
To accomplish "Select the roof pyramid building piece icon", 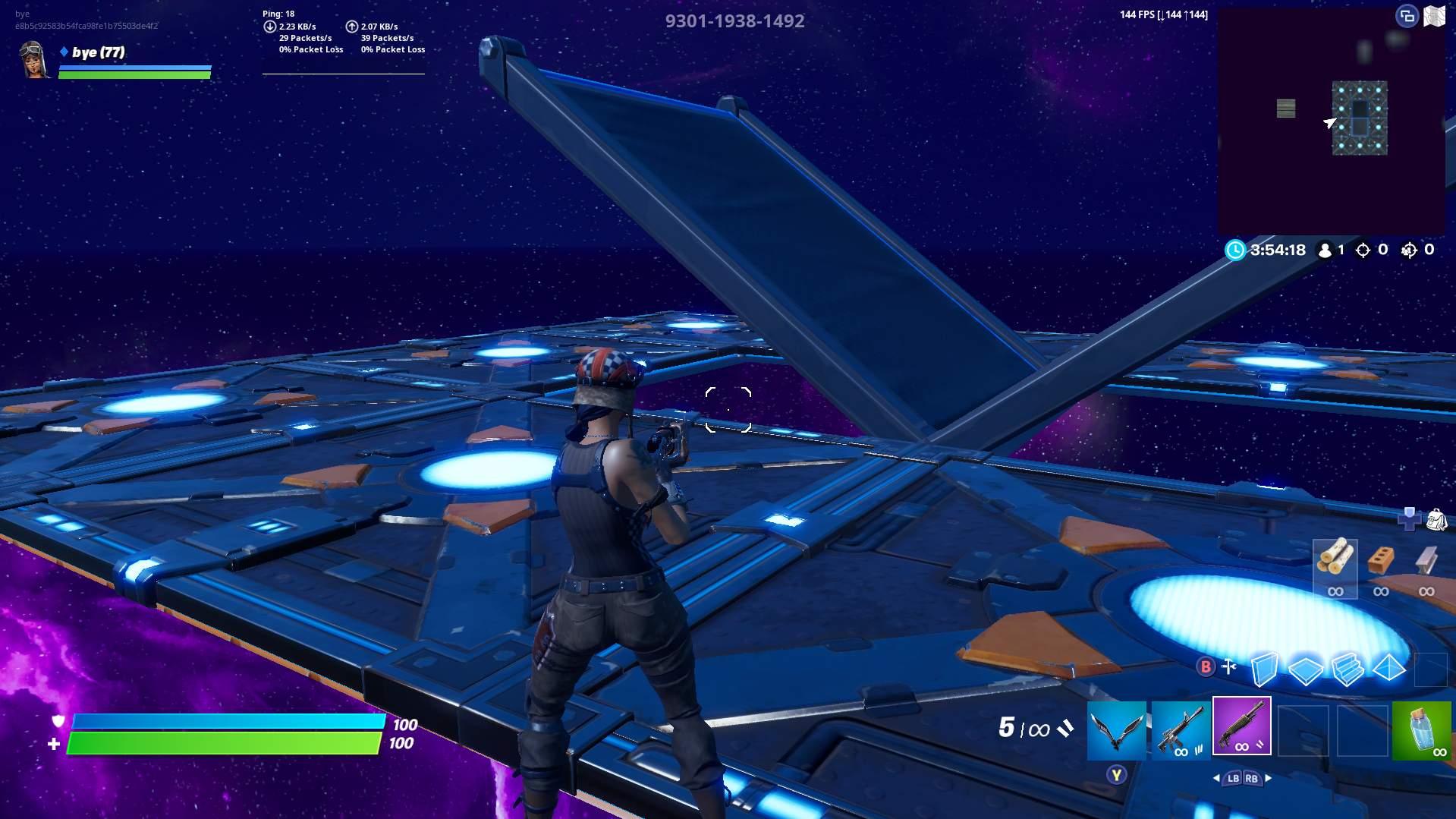I will pyautogui.click(x=1388, y=668).
